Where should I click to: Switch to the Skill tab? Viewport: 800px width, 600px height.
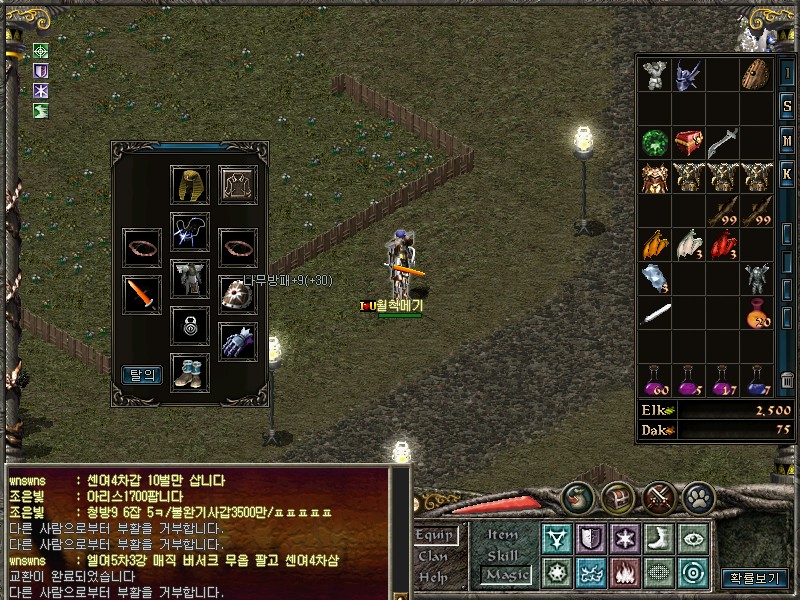502,554
